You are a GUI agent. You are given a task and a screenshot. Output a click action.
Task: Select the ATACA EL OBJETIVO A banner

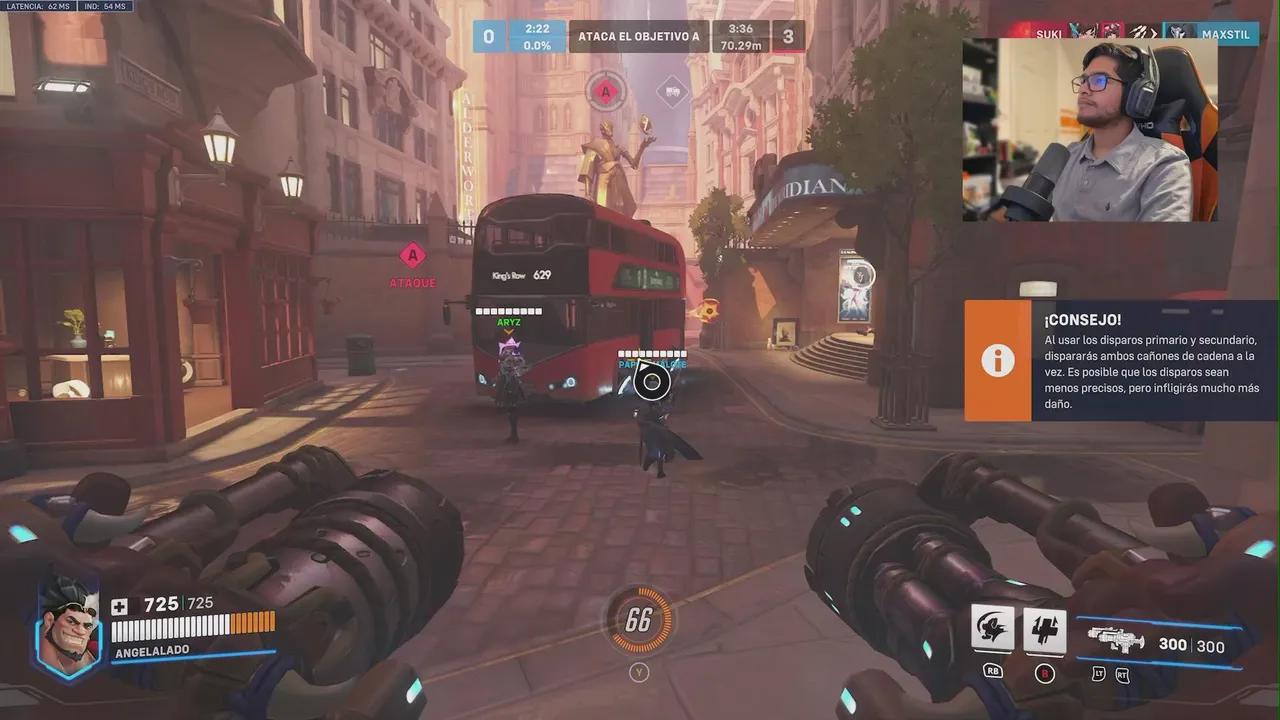point(639,35)
